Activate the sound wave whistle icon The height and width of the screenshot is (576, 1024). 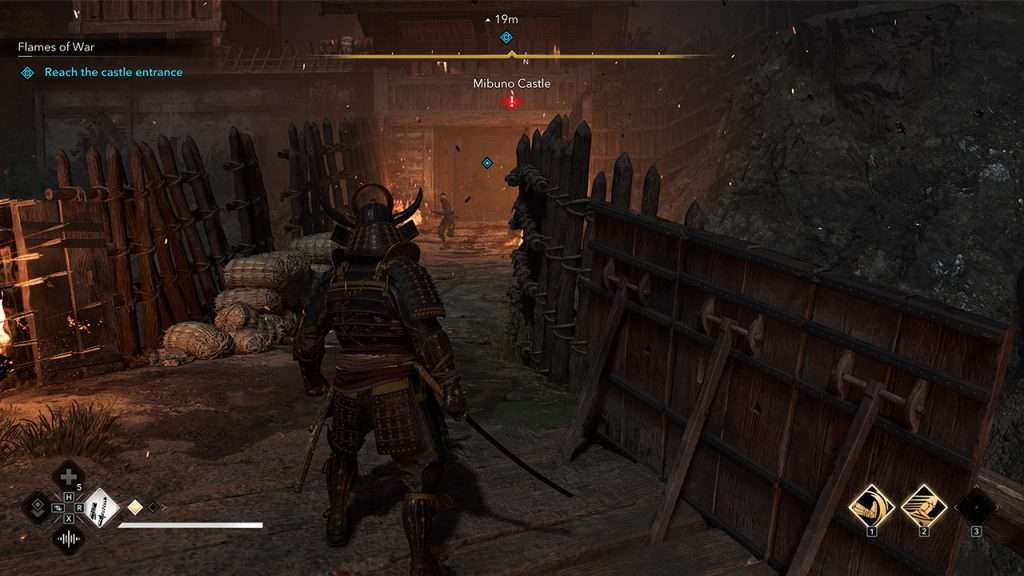(x=68, y=540)
